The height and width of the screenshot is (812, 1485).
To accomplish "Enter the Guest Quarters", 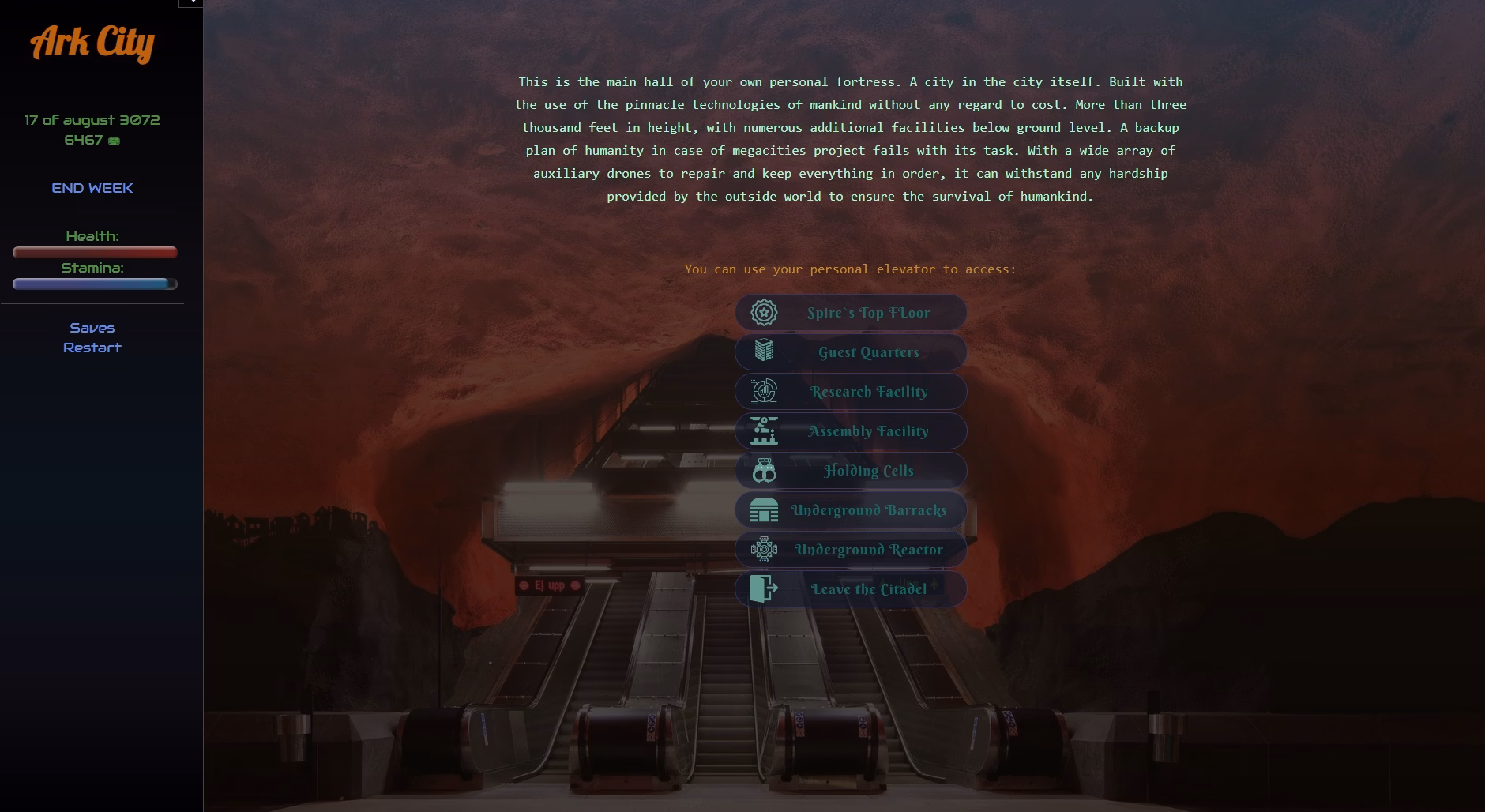I will (867, 351).
